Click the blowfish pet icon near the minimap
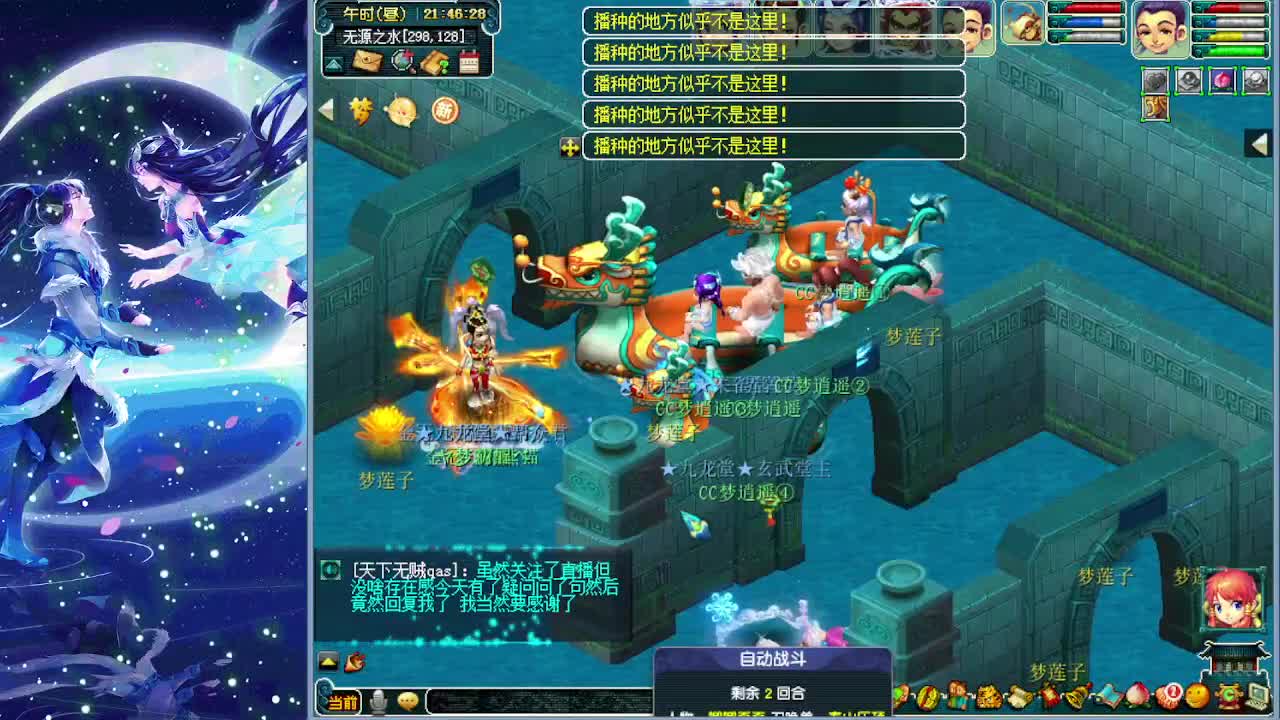 [x=401, y=110]
